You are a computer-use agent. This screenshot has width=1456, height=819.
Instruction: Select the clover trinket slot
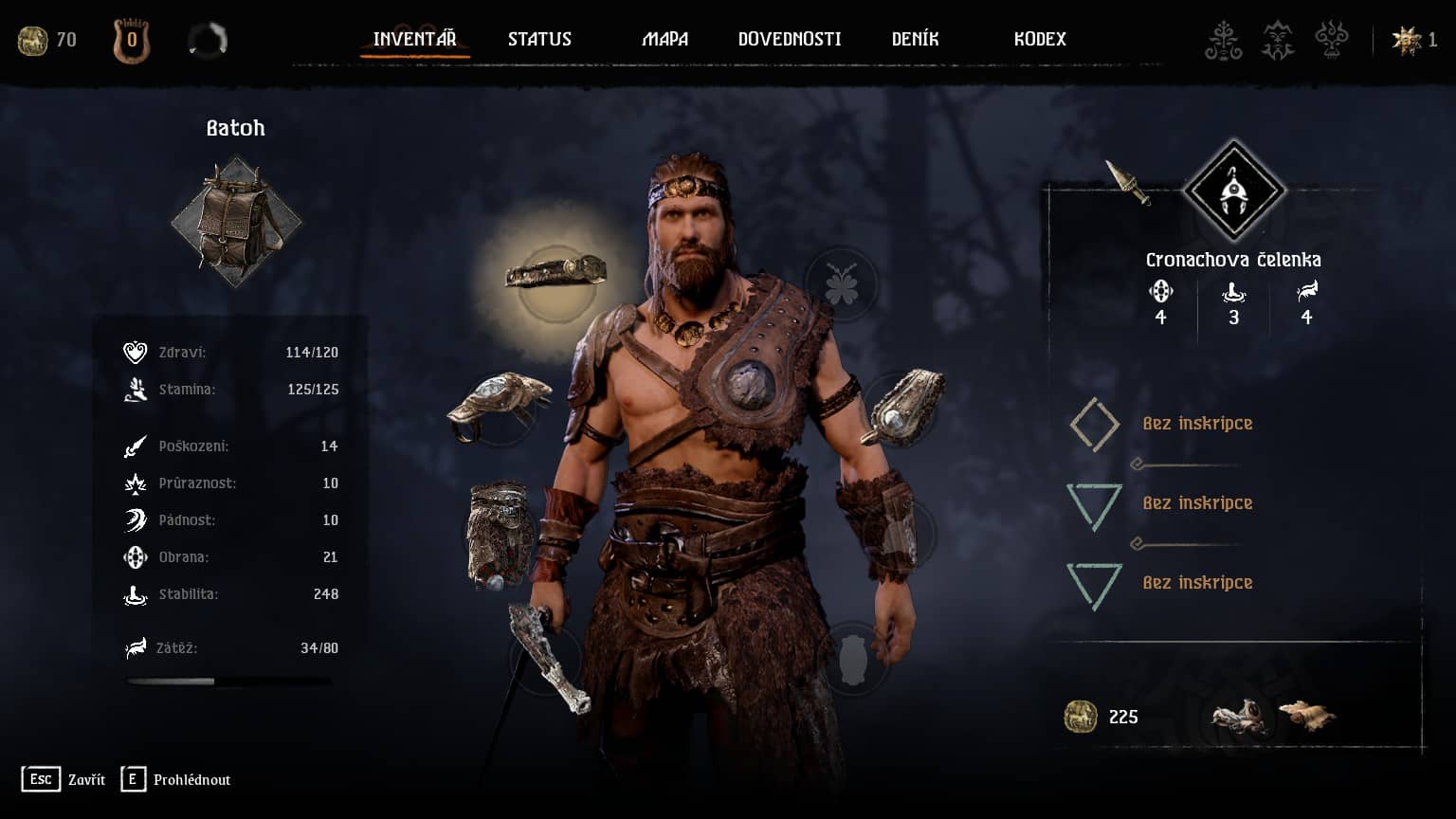pyautogui.click(x=841, y=285)
